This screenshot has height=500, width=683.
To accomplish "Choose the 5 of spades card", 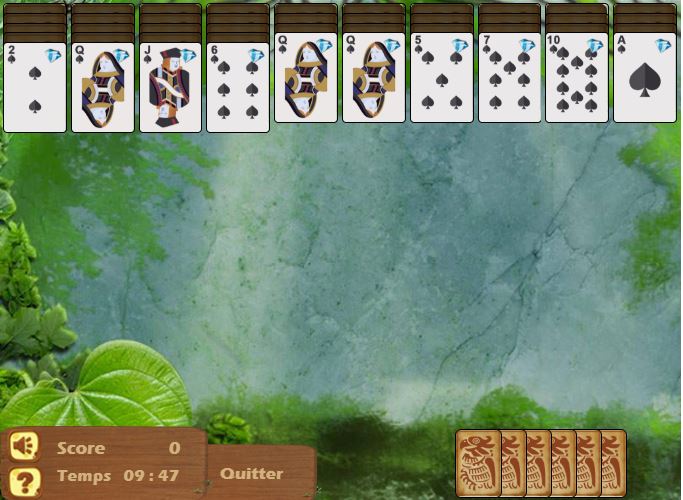I will 441,78.
